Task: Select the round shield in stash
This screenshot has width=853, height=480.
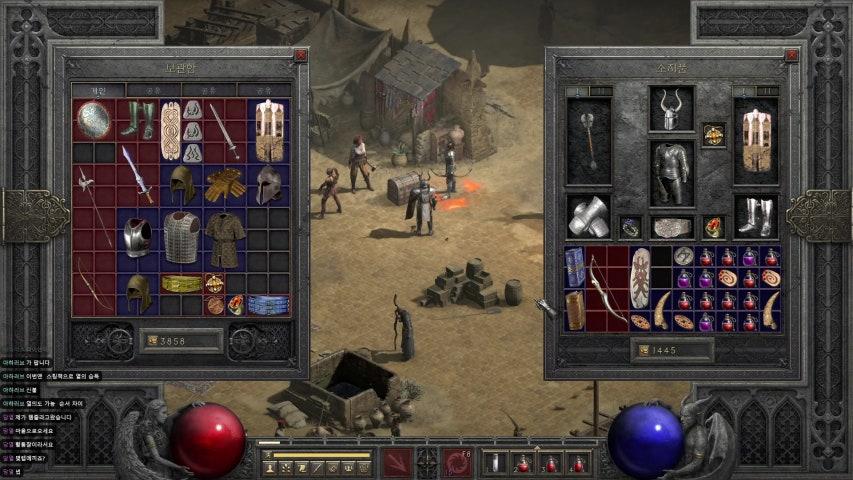Action: point(93,120)
